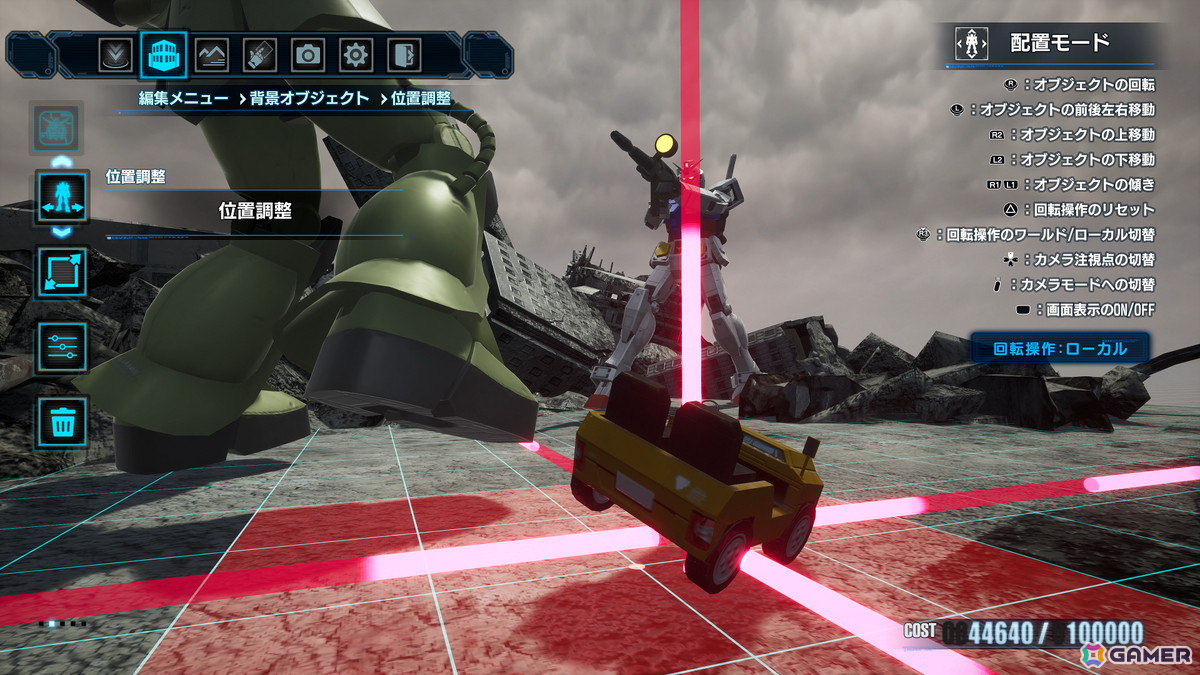
Task: Click the 位置調整 menu entry
Action: [x=255, y=211]
